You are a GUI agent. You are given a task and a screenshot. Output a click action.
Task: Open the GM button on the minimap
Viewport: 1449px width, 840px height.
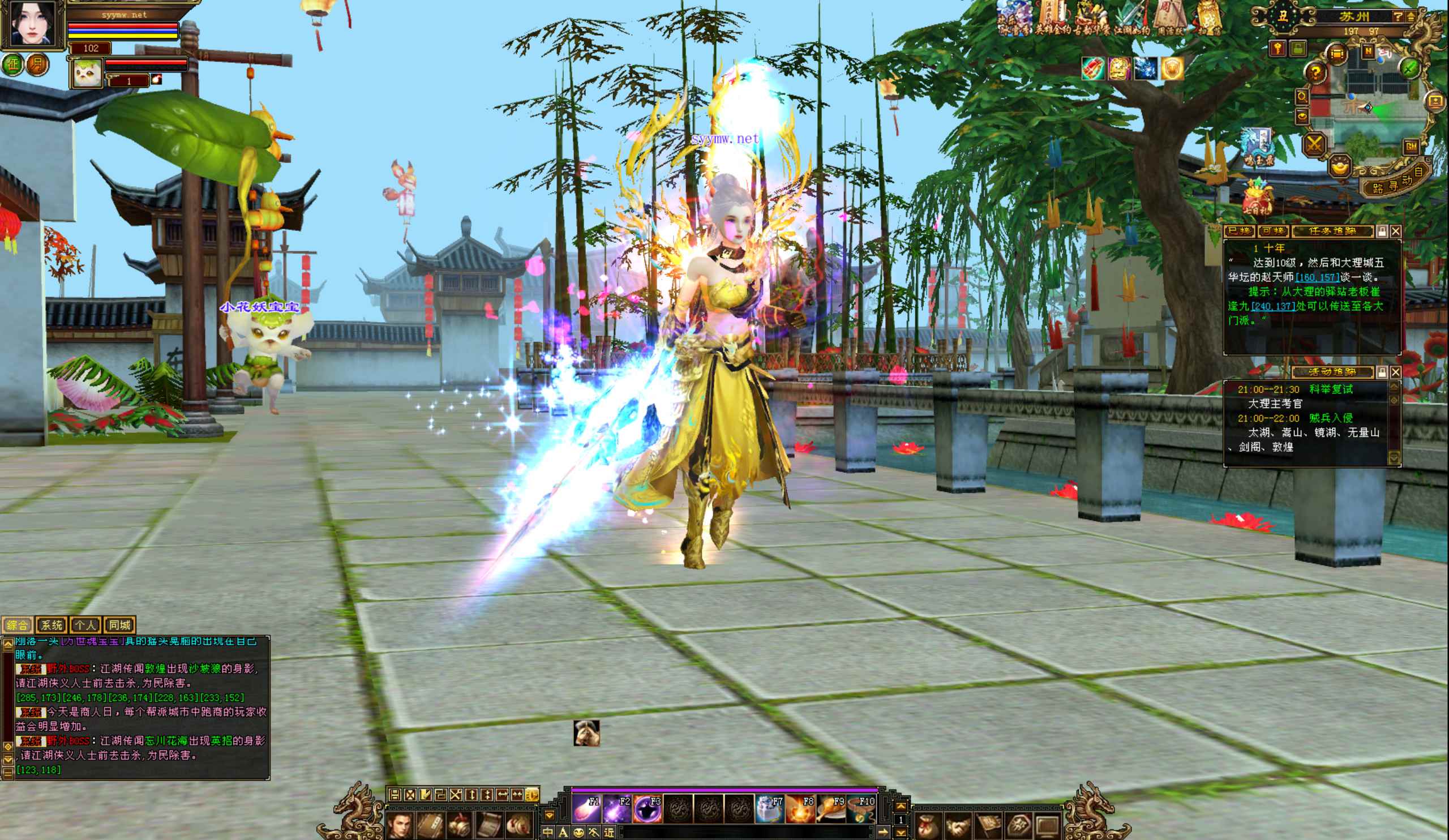[1411, 147]
